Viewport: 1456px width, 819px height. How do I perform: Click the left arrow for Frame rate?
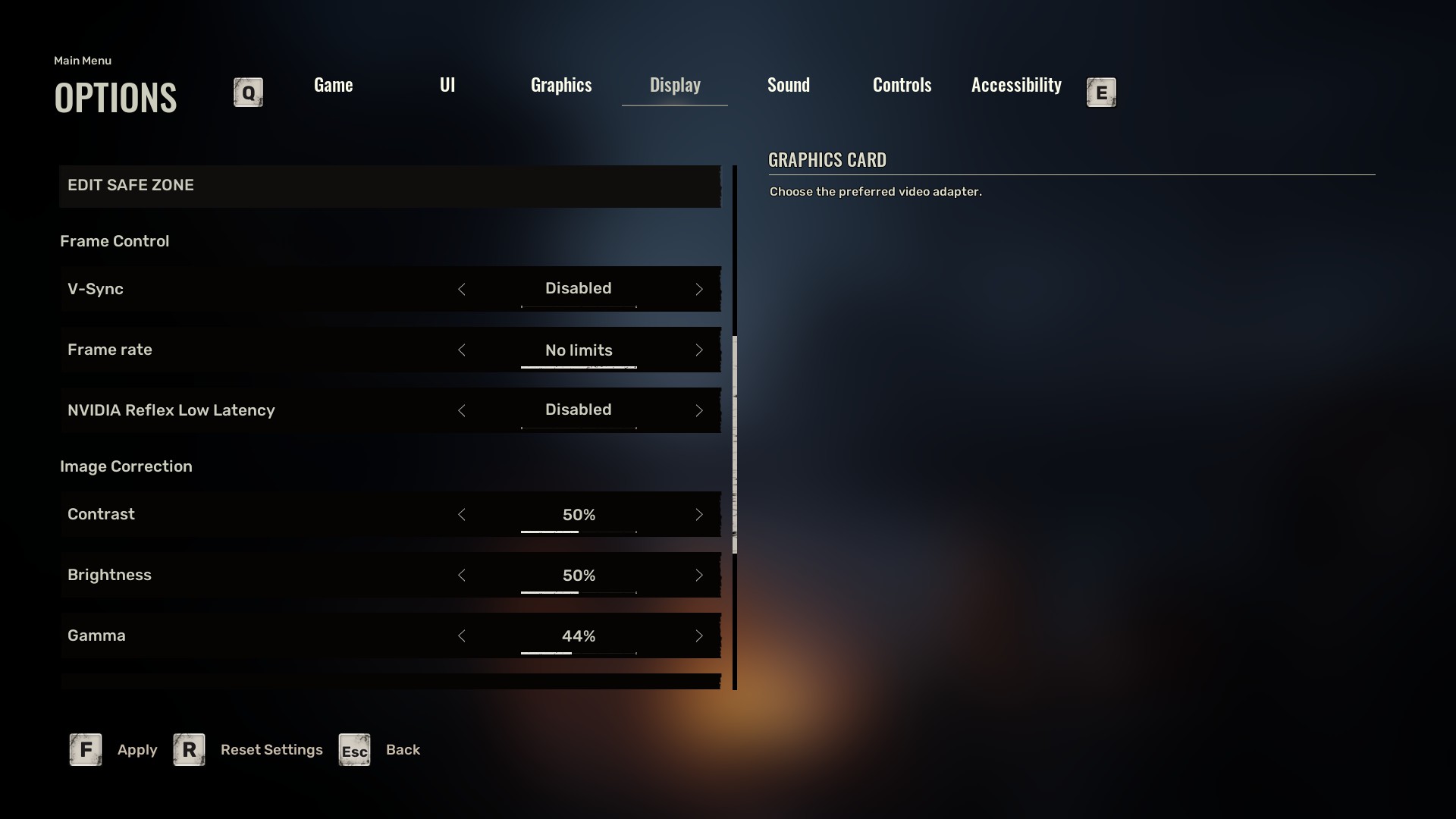462,350
